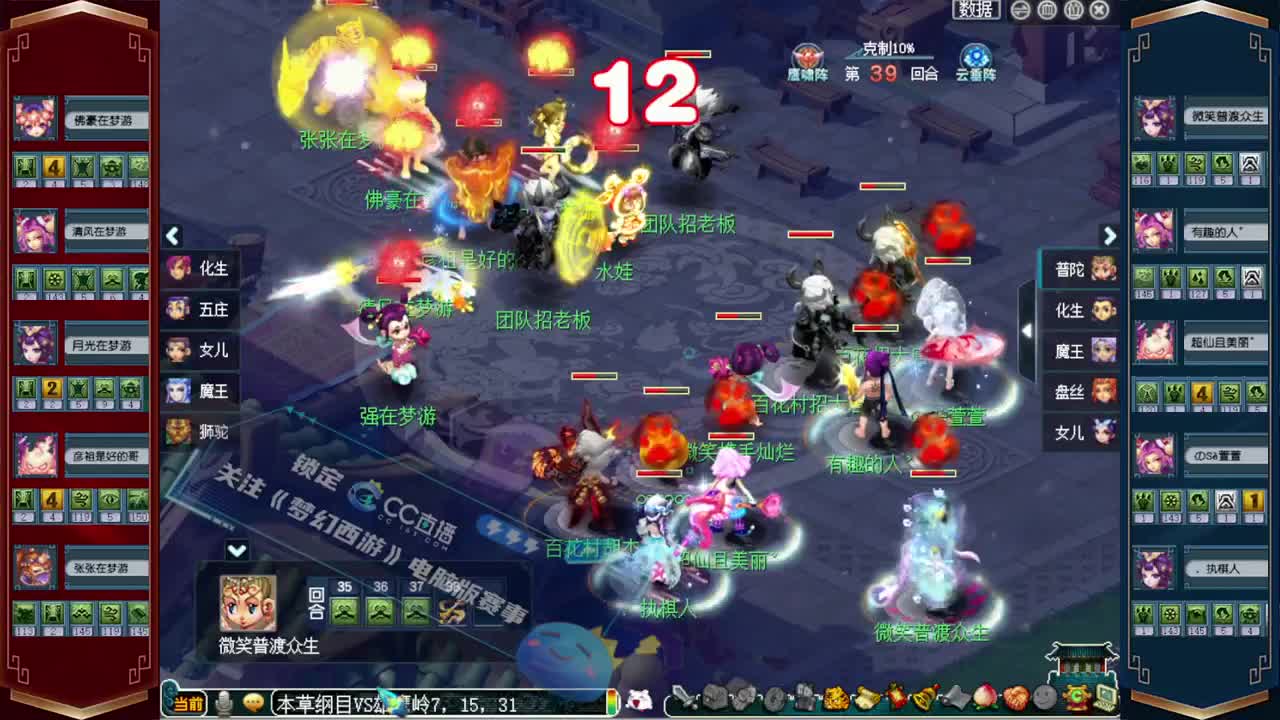Screen dimensions: 1280x720
Task: Select the sword icon in the bottom item bar
Action: [683, 698]
